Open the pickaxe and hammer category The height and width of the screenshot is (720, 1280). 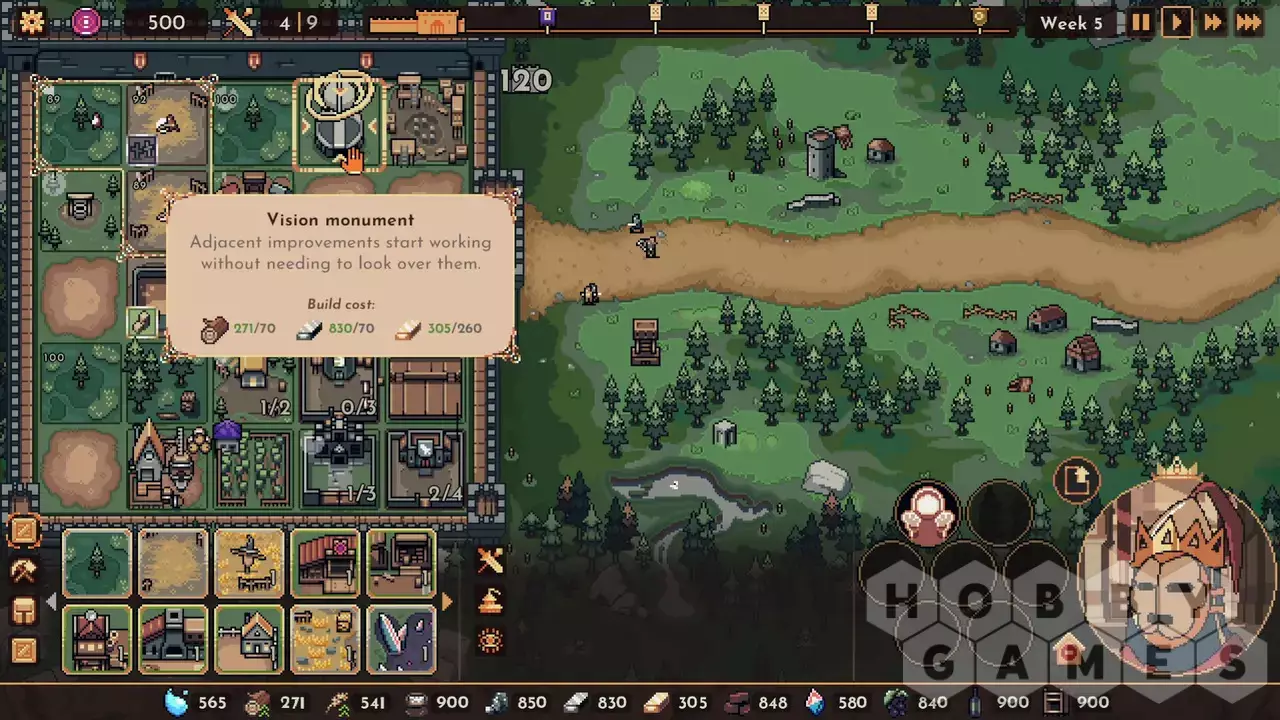tap(23, 571)
